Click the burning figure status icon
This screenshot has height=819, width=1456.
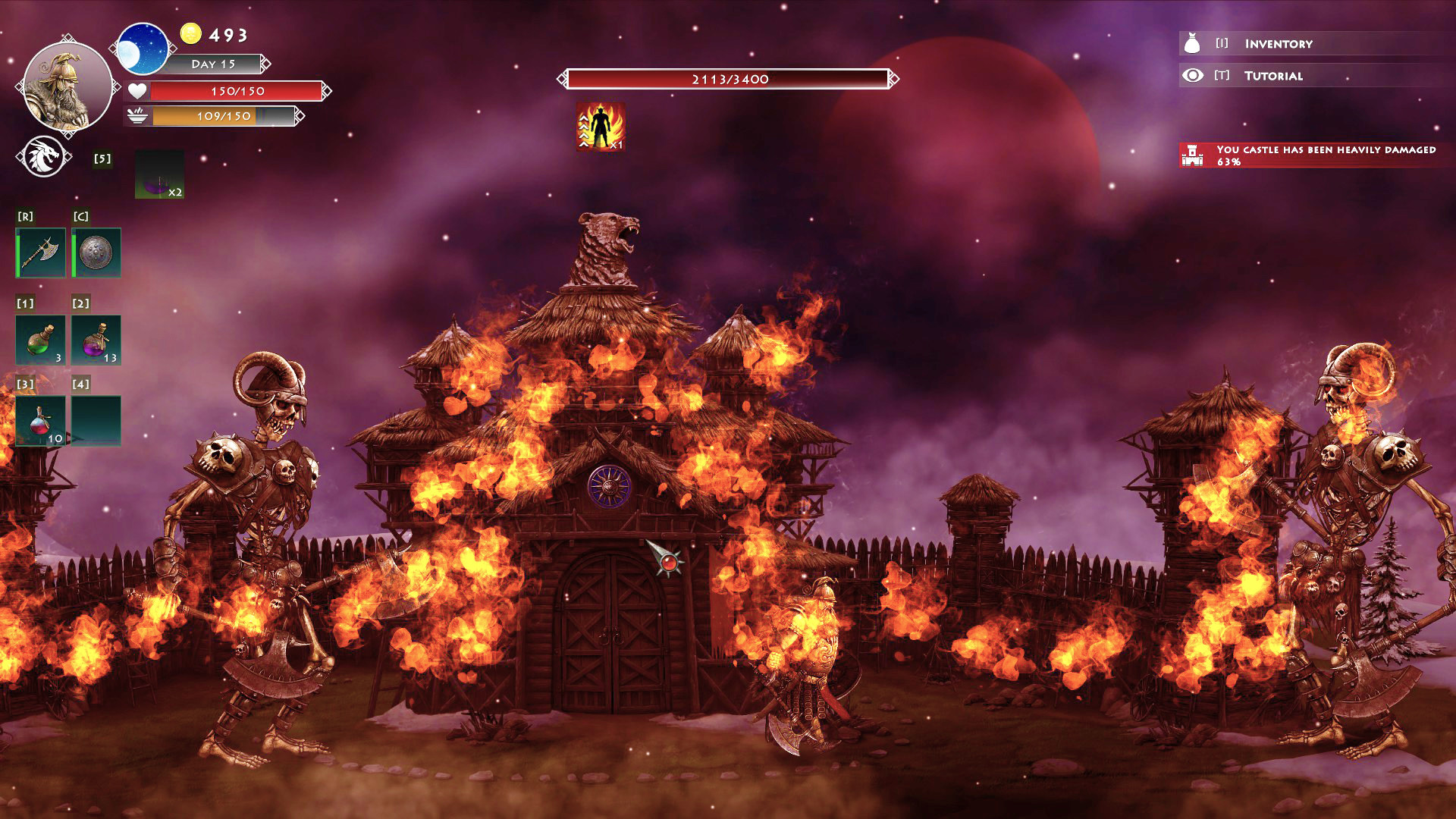601,127
